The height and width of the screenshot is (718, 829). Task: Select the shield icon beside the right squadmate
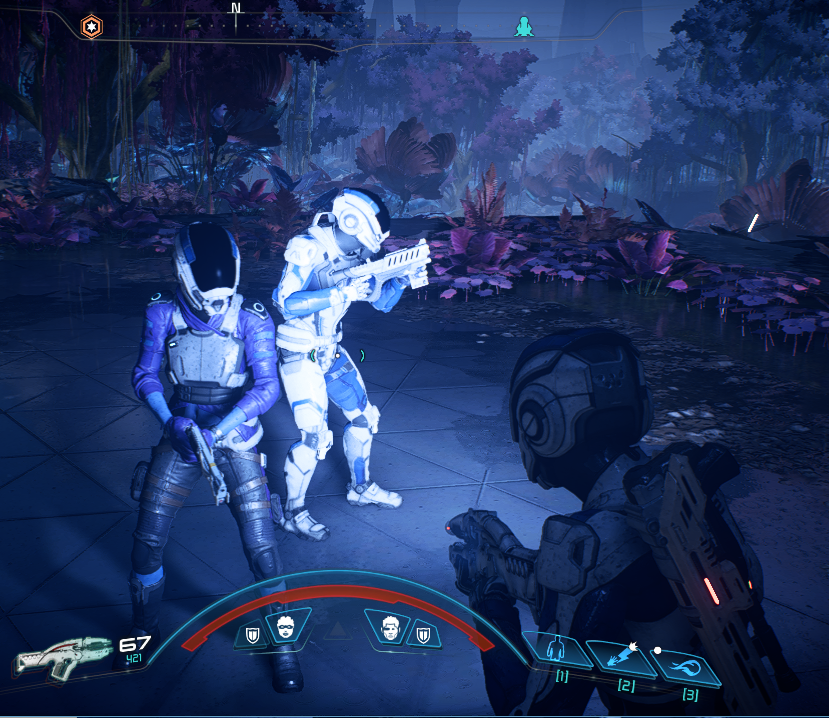[424, 635]
